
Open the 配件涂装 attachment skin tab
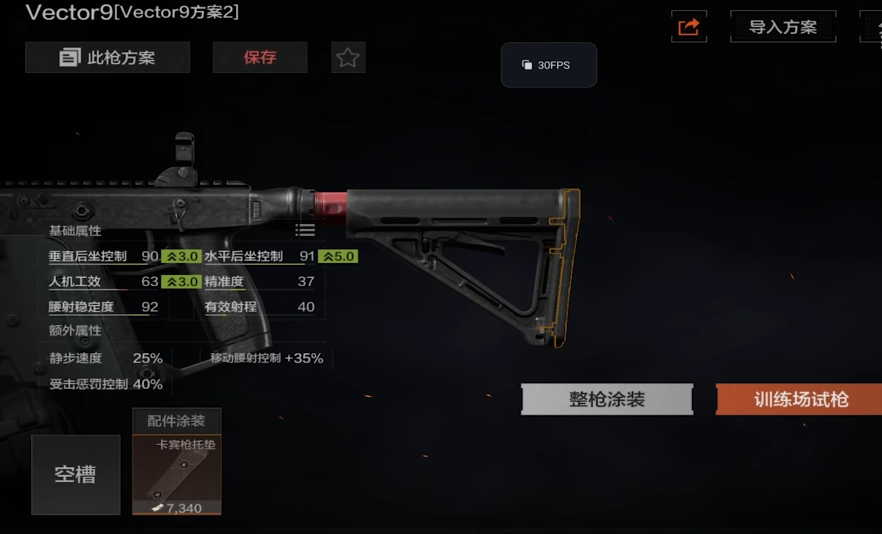click(x=176, y=421)
